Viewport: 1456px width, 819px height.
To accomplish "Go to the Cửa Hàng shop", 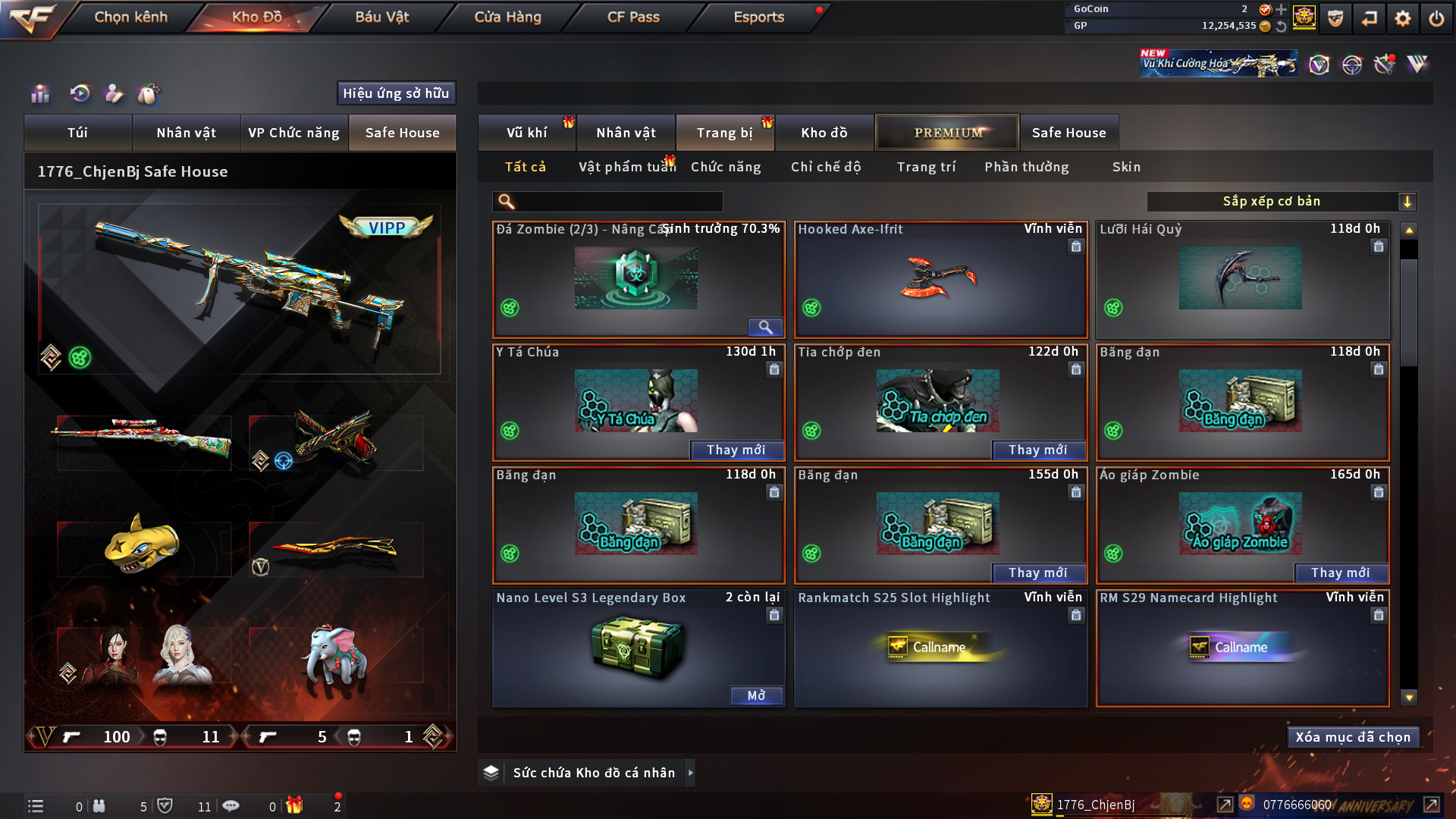I will click(x=507, y=17).
